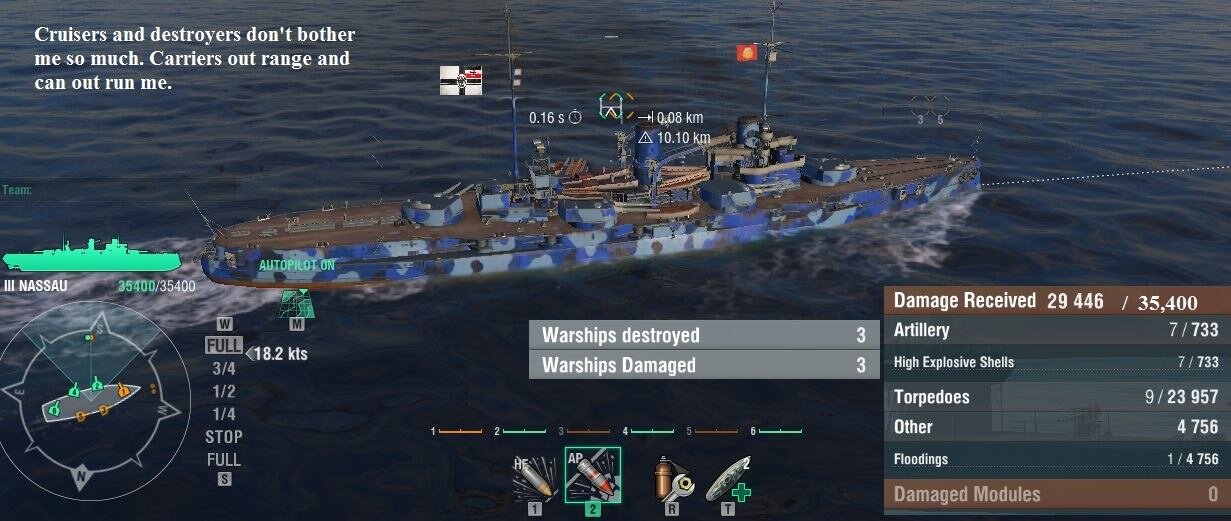
Task: Select the Torpedoes damage row
Action: pos(1055,397)
